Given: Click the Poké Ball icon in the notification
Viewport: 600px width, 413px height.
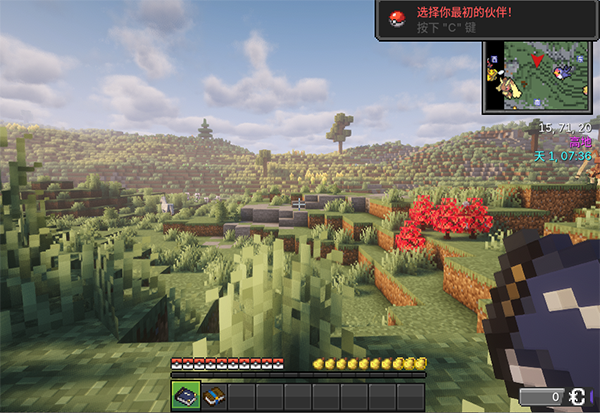Looking at the screenshot, I should tap(397, 19).
